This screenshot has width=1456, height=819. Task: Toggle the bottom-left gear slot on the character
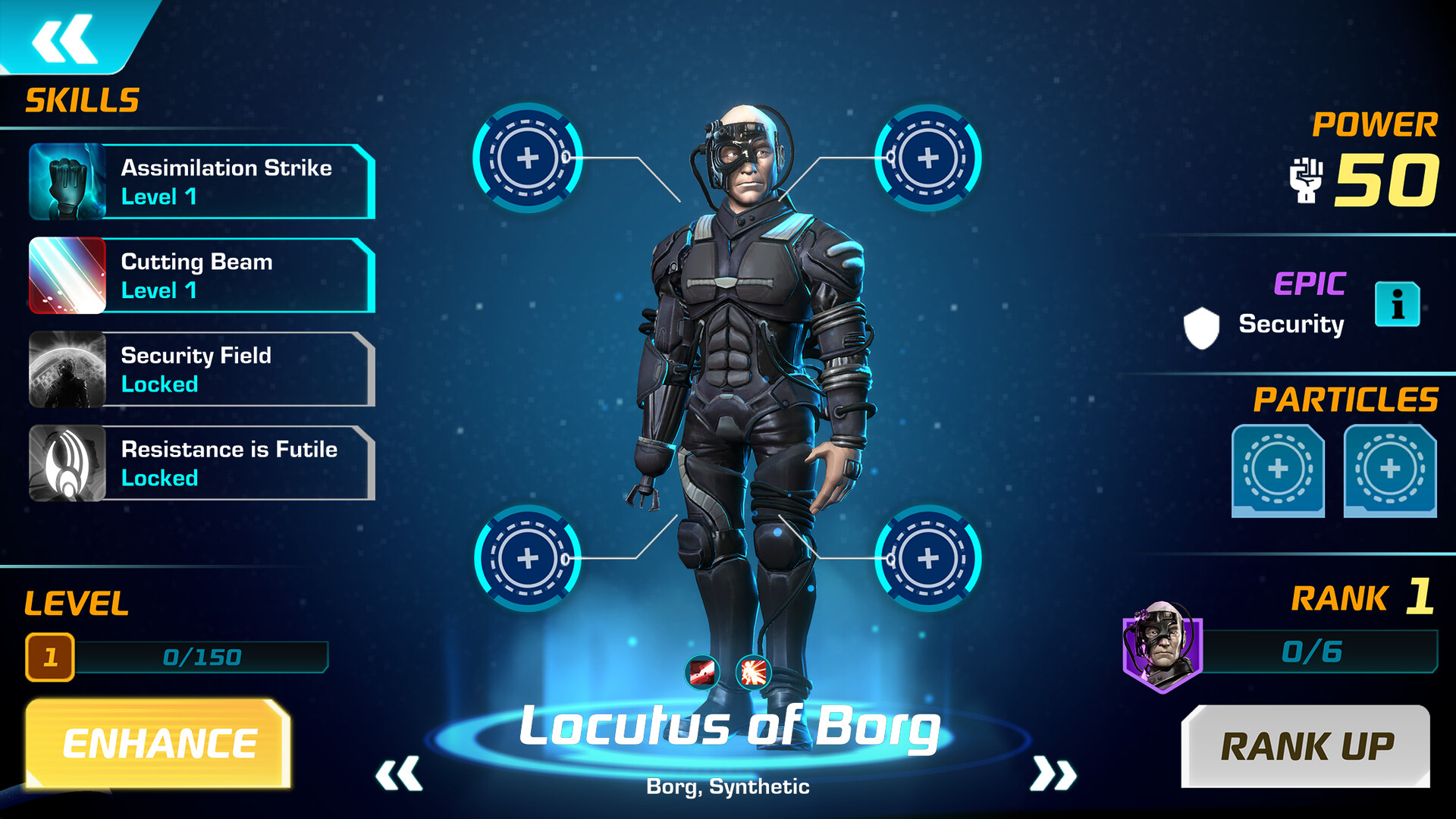525,559
